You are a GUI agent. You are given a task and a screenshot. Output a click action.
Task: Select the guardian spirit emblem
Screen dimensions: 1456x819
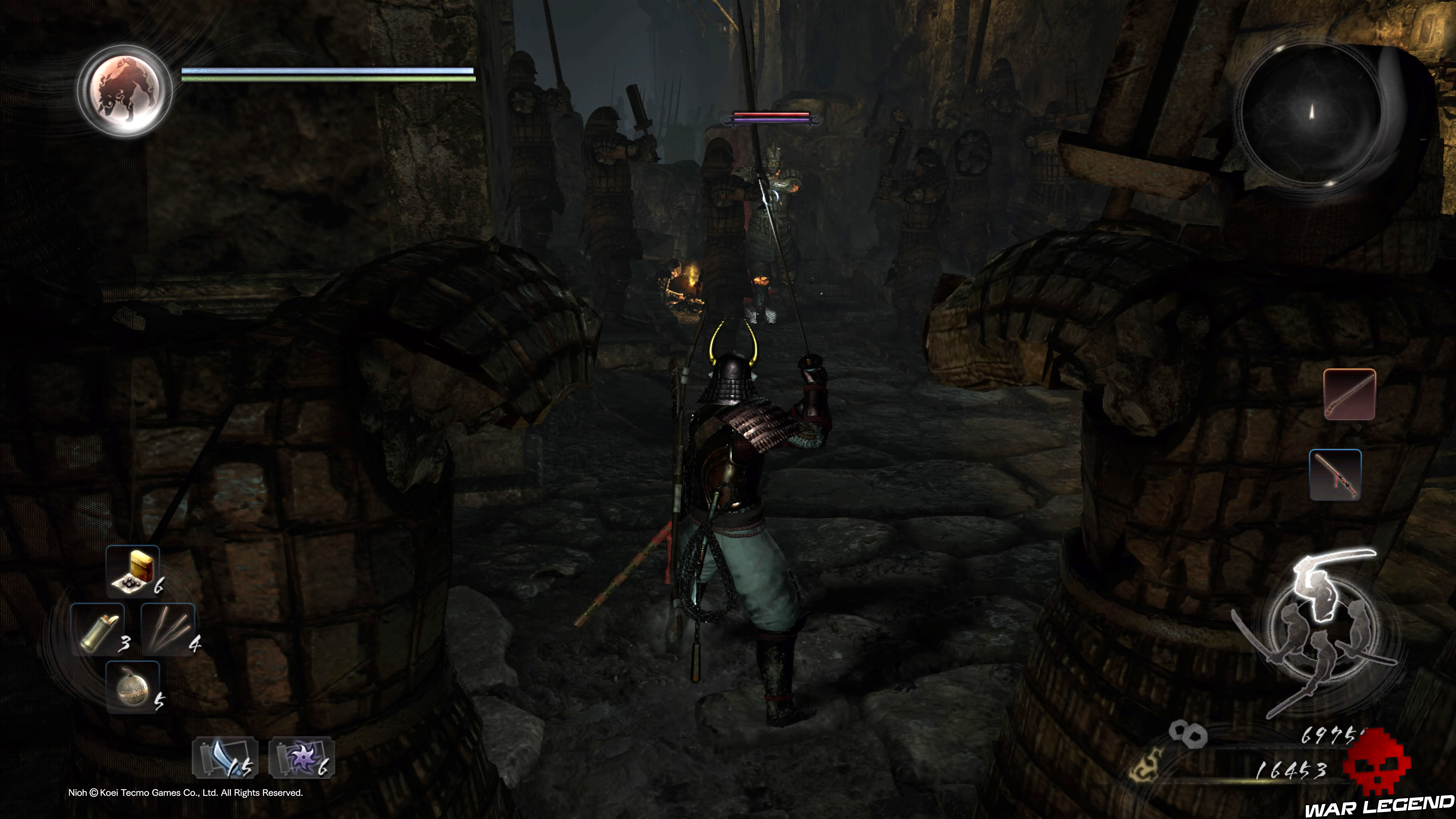[125, 91]
